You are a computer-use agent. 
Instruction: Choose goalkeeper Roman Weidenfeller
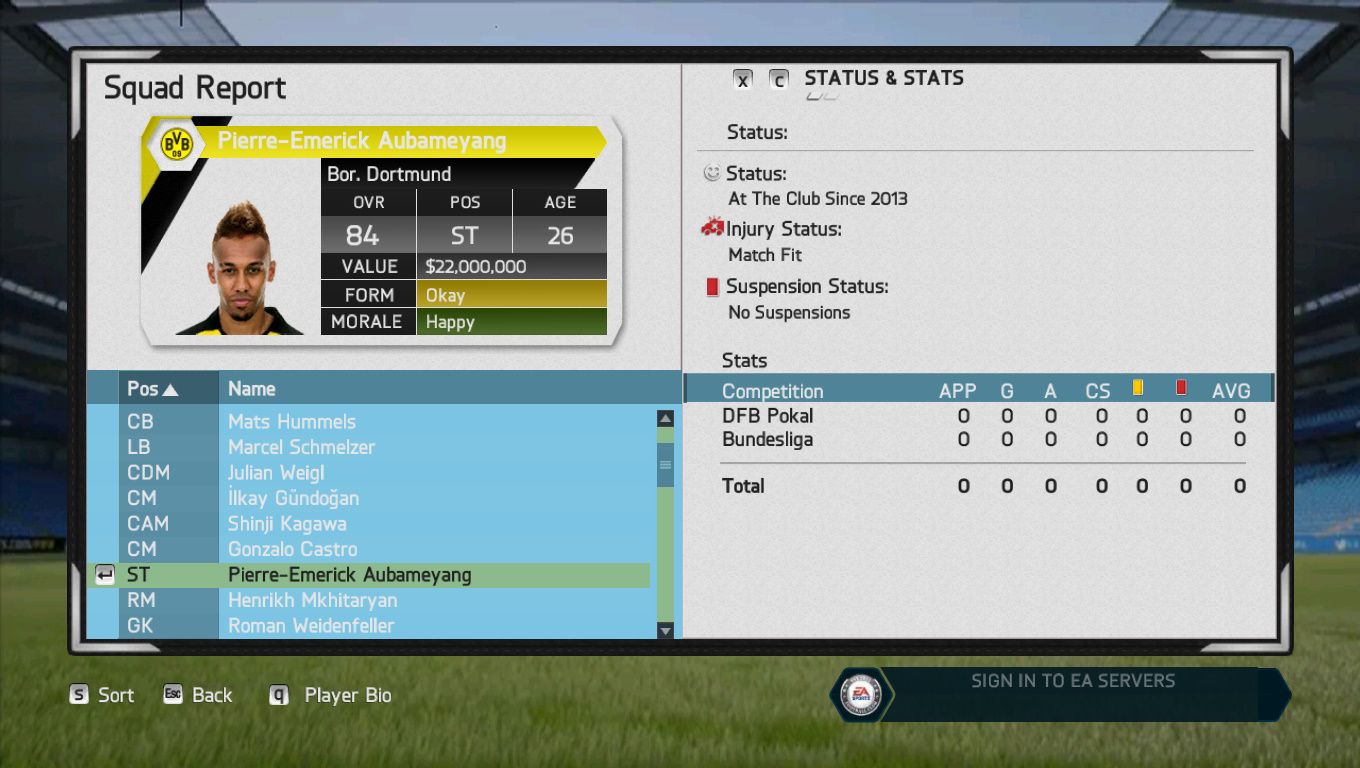click(x=311, y=626)
